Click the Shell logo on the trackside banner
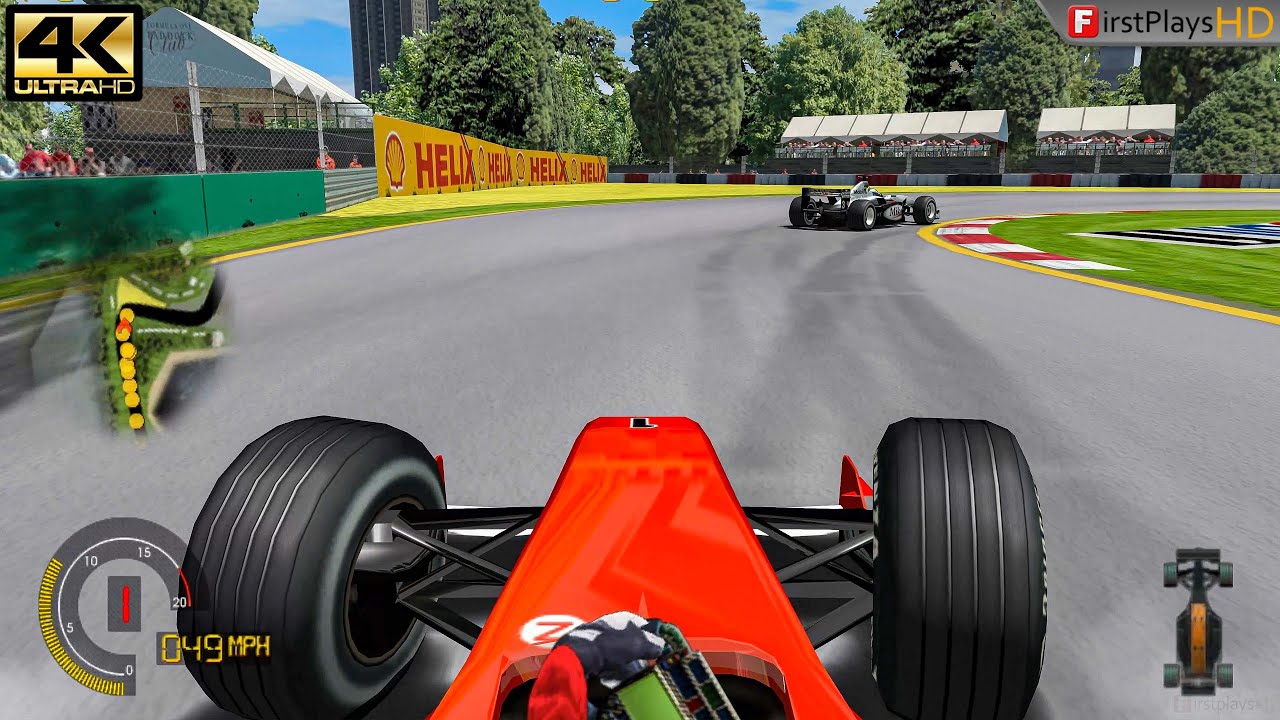Image resolution: width=1280 pixels, height=720 pixels. [394, 158]
